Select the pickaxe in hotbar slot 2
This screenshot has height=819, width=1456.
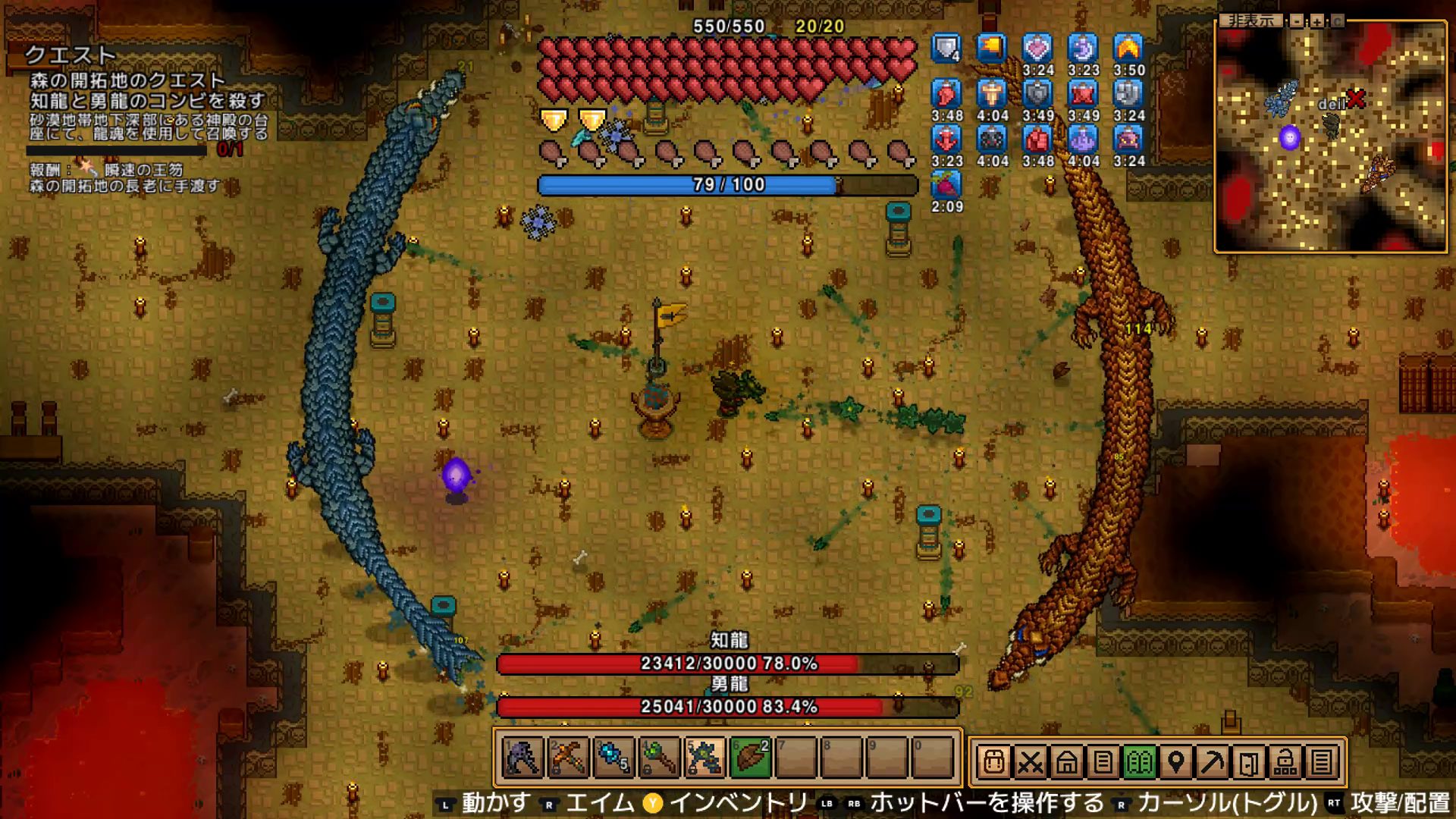568,758
